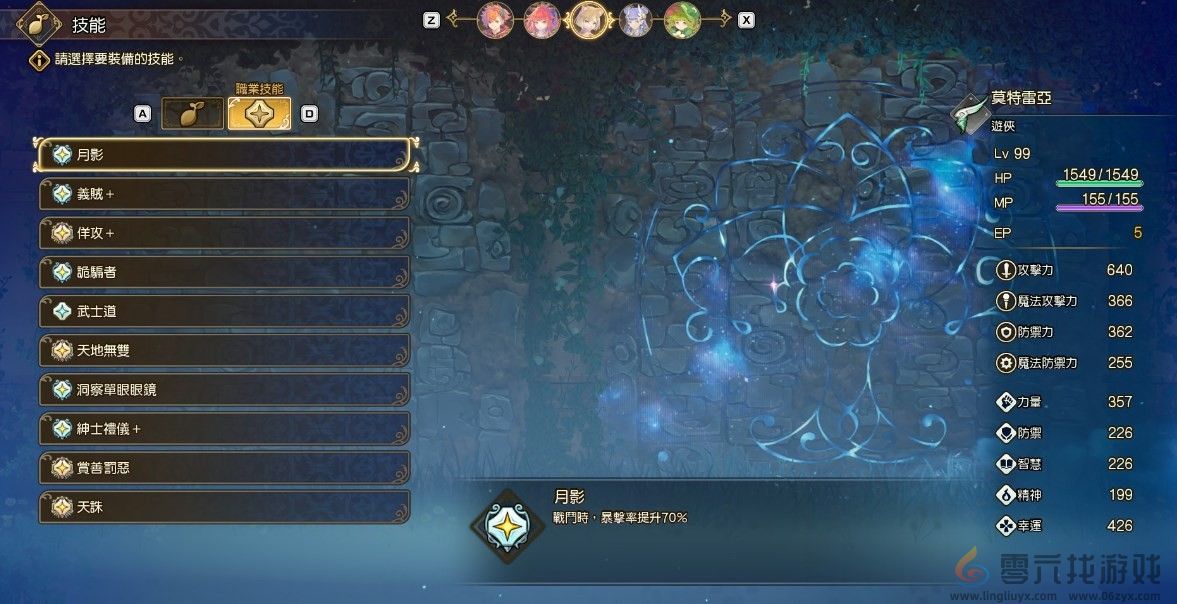This screenshot has width=1177, height=604.
Task: Select the 洞察單眼眼鏡 skill
Action: [225, 389]
